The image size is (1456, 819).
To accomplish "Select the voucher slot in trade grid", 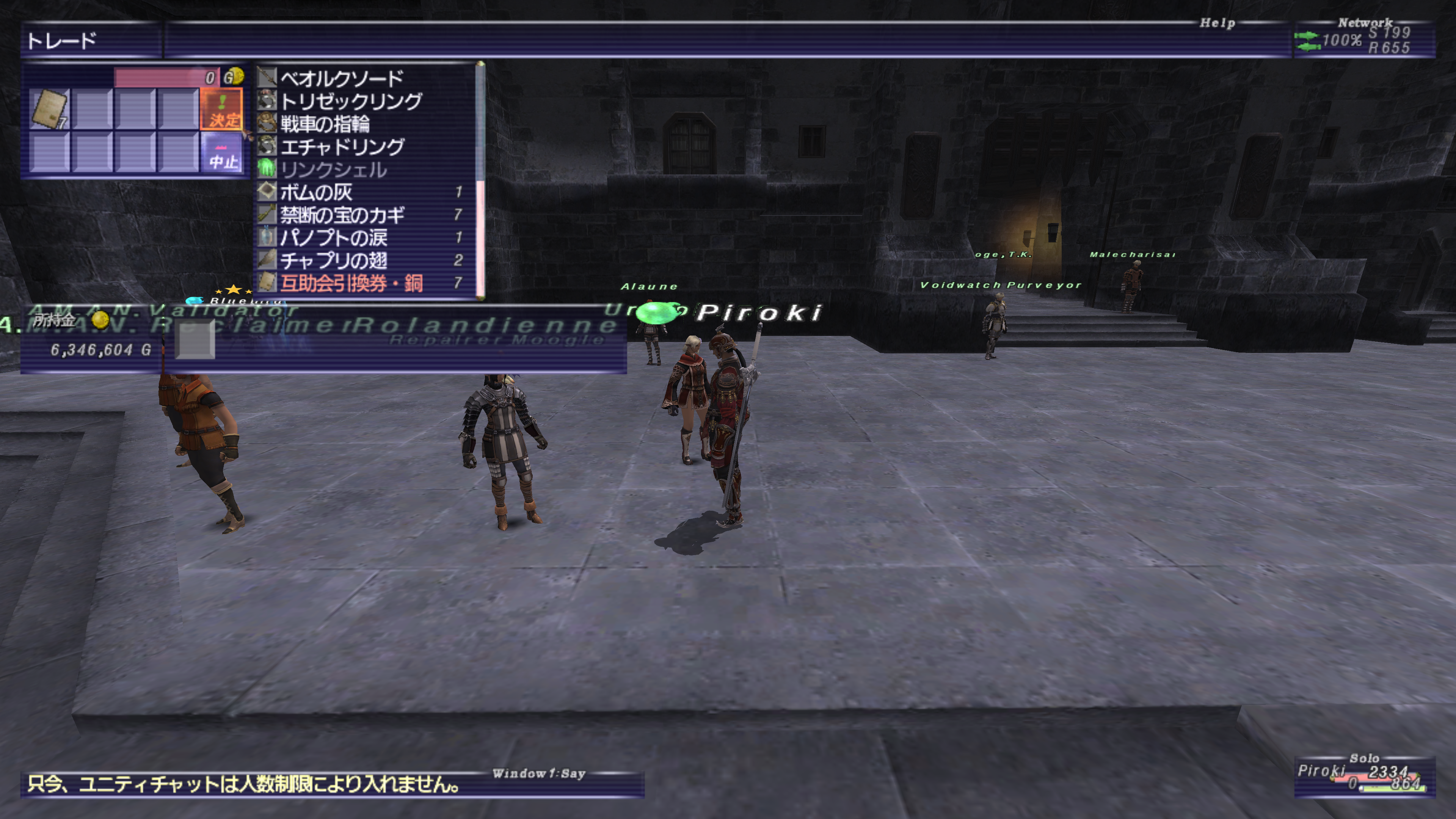I will (50, 109).
